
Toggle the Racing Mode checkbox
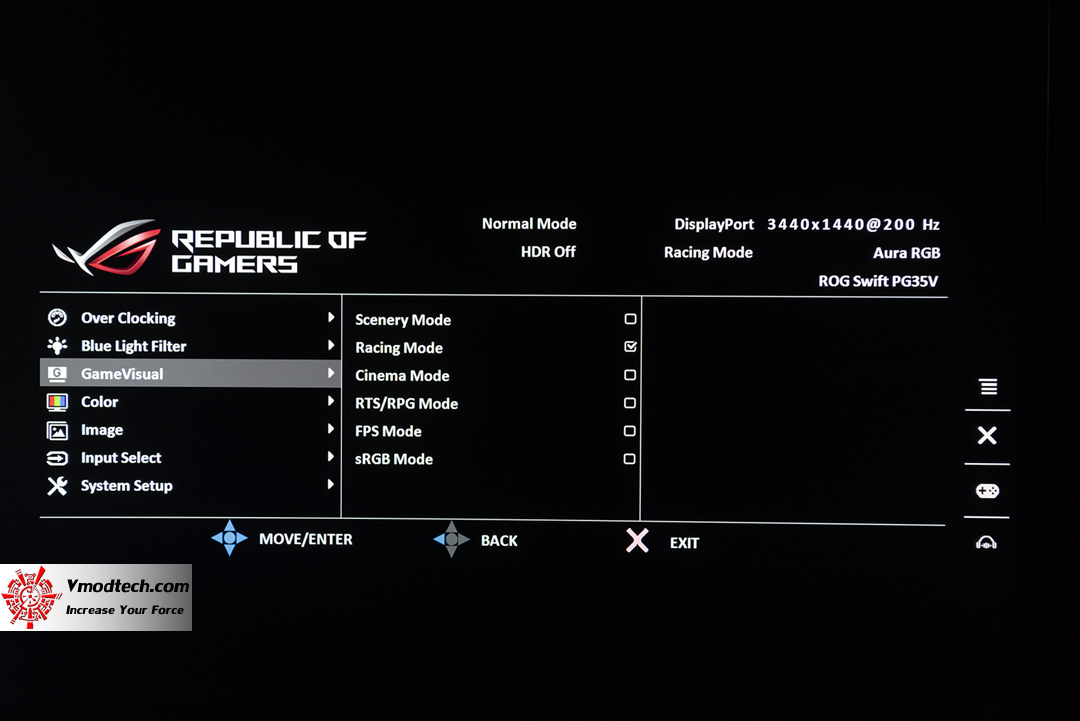coord(630,347)
